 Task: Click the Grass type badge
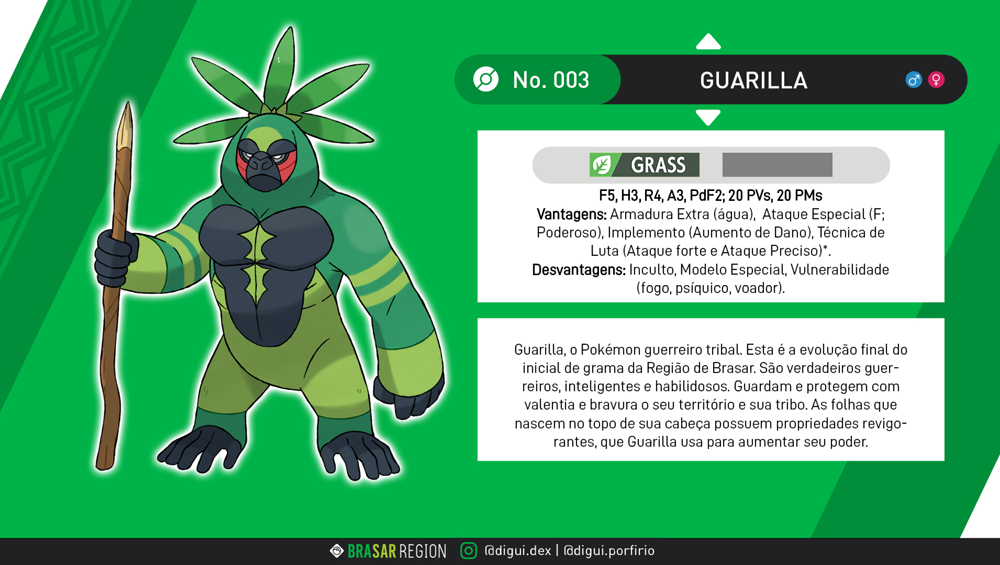[645, 165]
